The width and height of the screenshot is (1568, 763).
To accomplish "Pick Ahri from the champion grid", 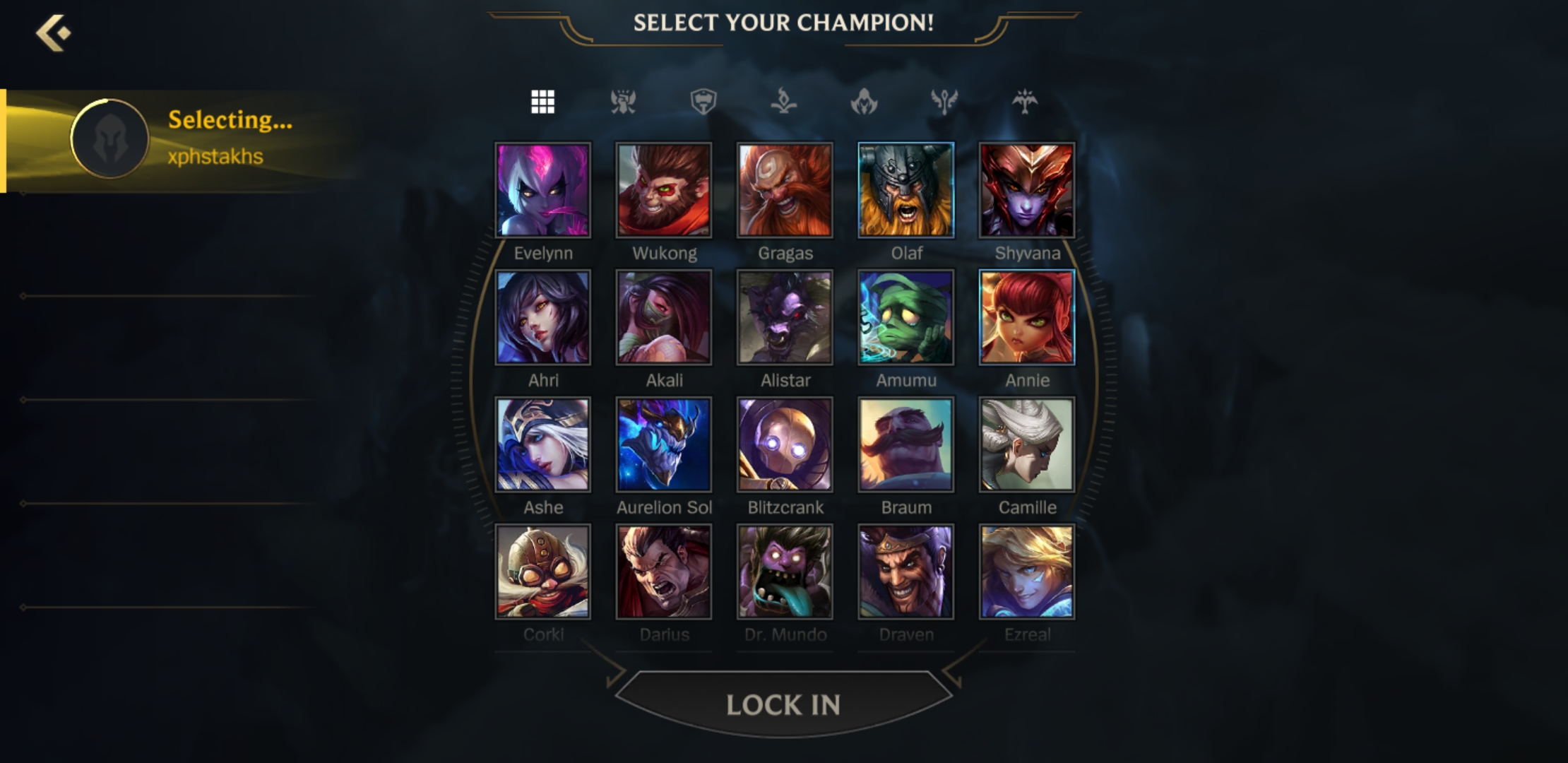I will pos(542,317).
